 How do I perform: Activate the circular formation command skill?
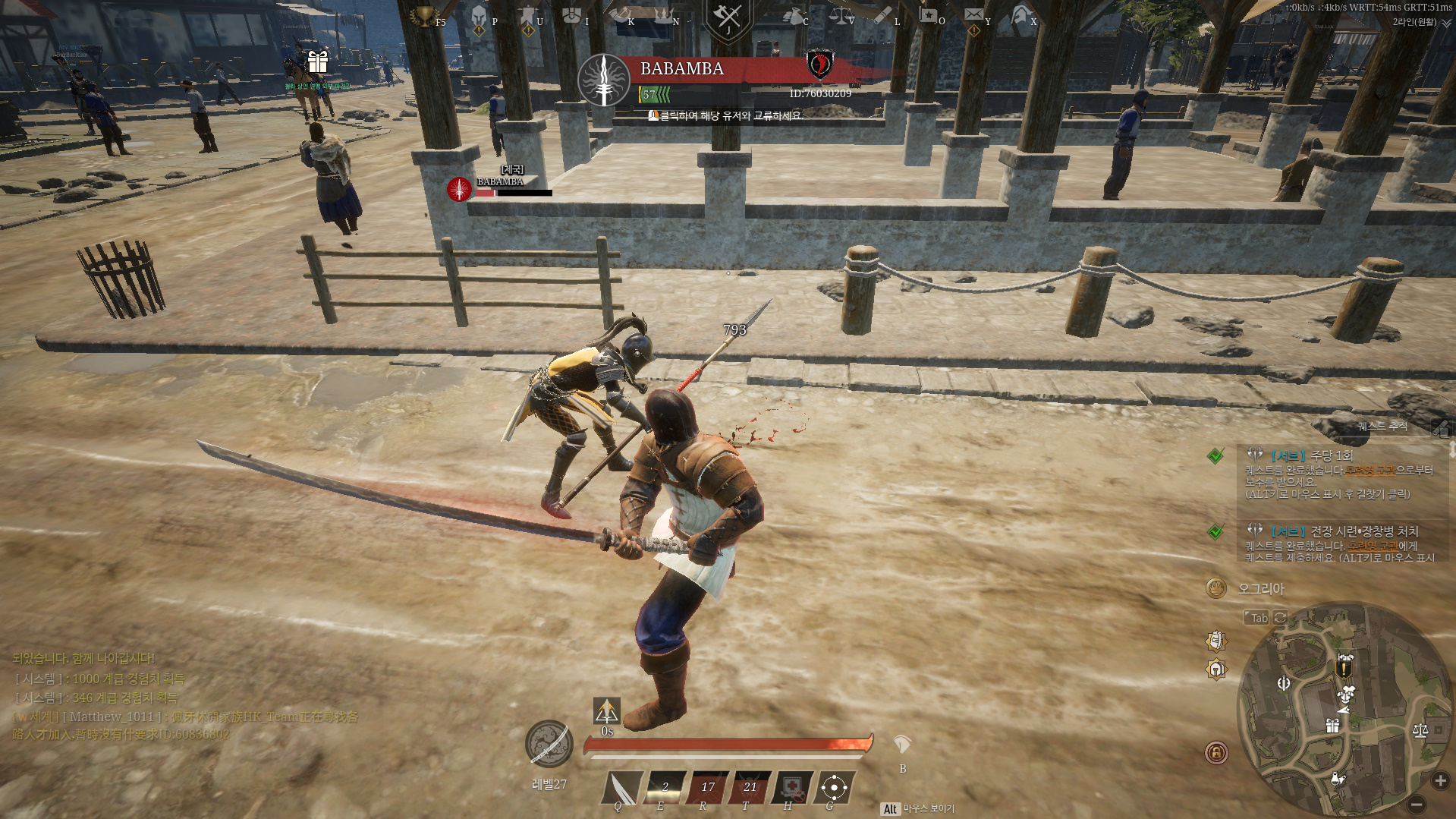[x=834, y=787]
